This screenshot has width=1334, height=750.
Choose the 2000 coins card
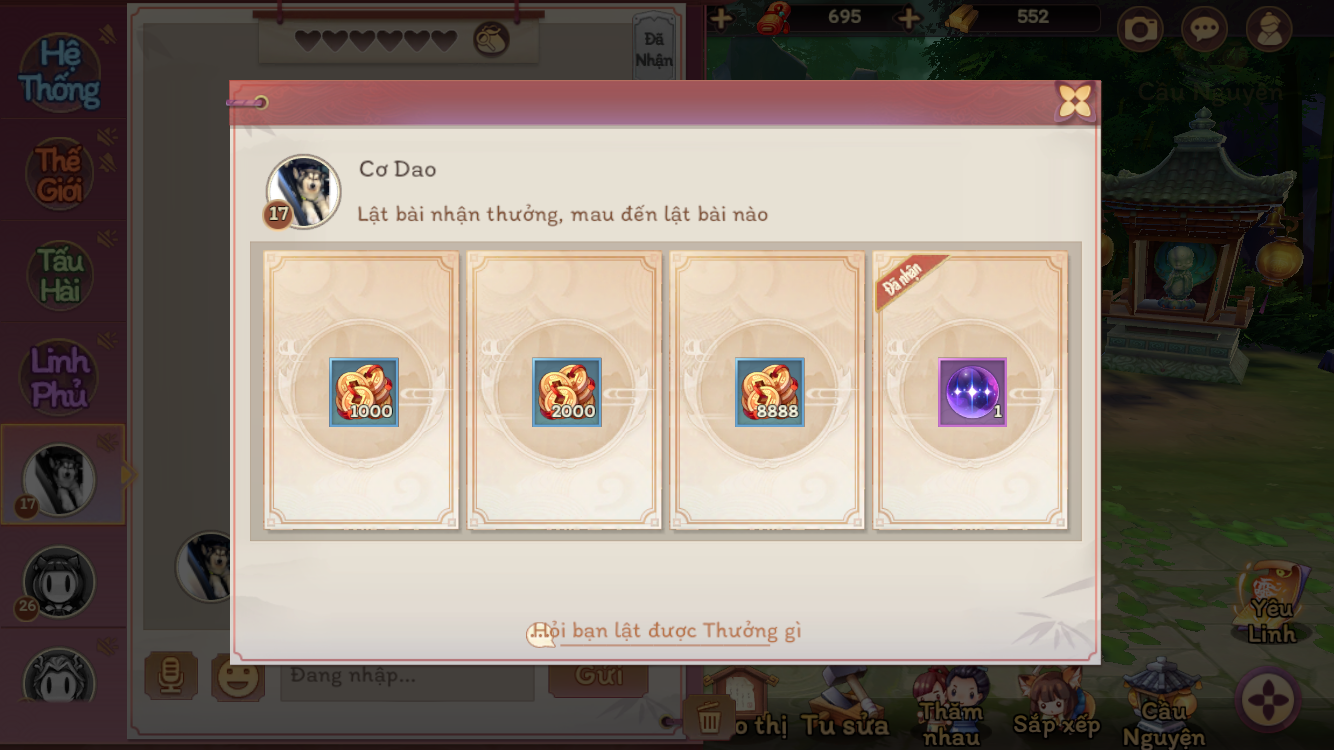[565, 392]
